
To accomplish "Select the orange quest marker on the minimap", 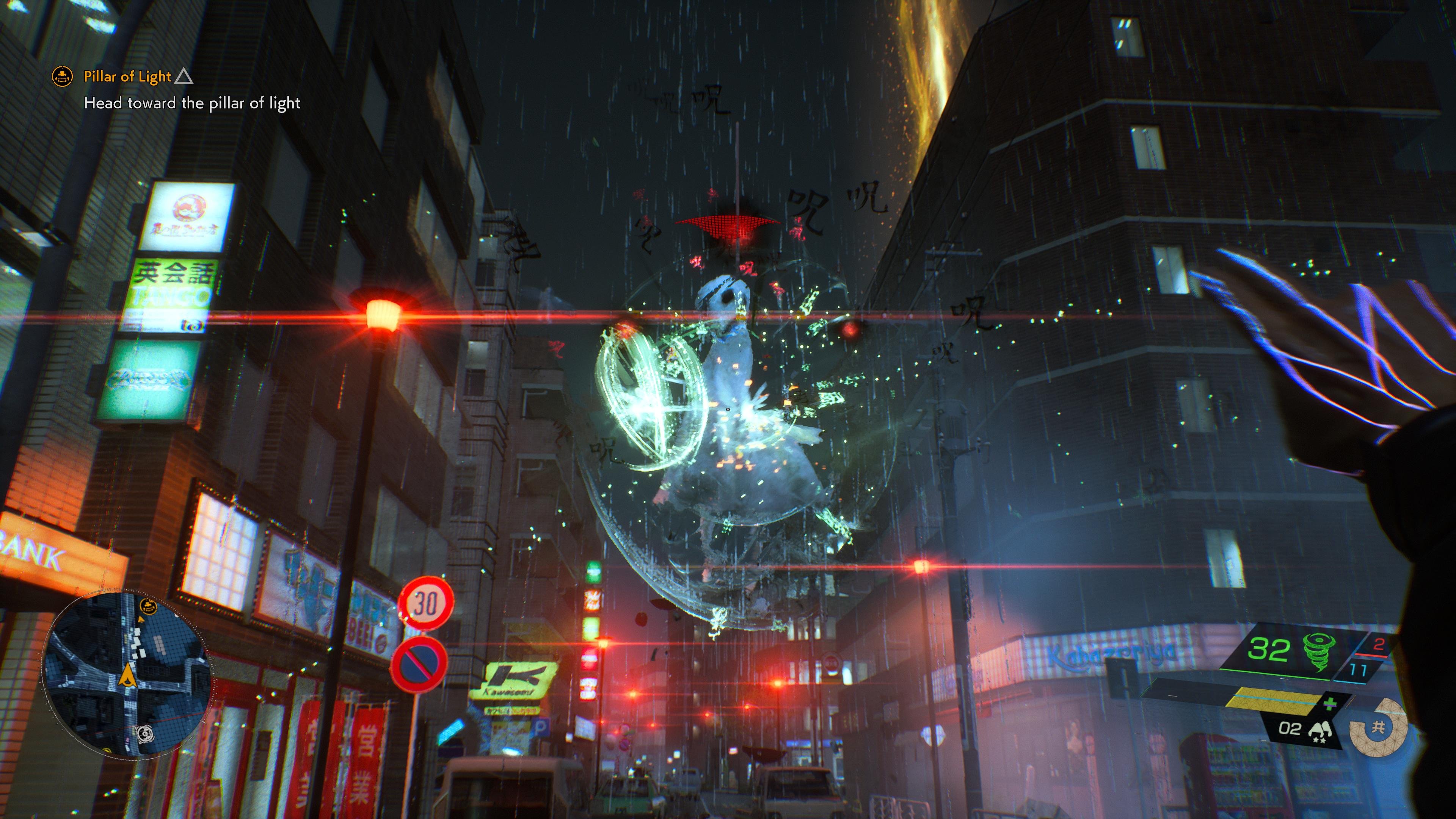I will tap(148, 607).
